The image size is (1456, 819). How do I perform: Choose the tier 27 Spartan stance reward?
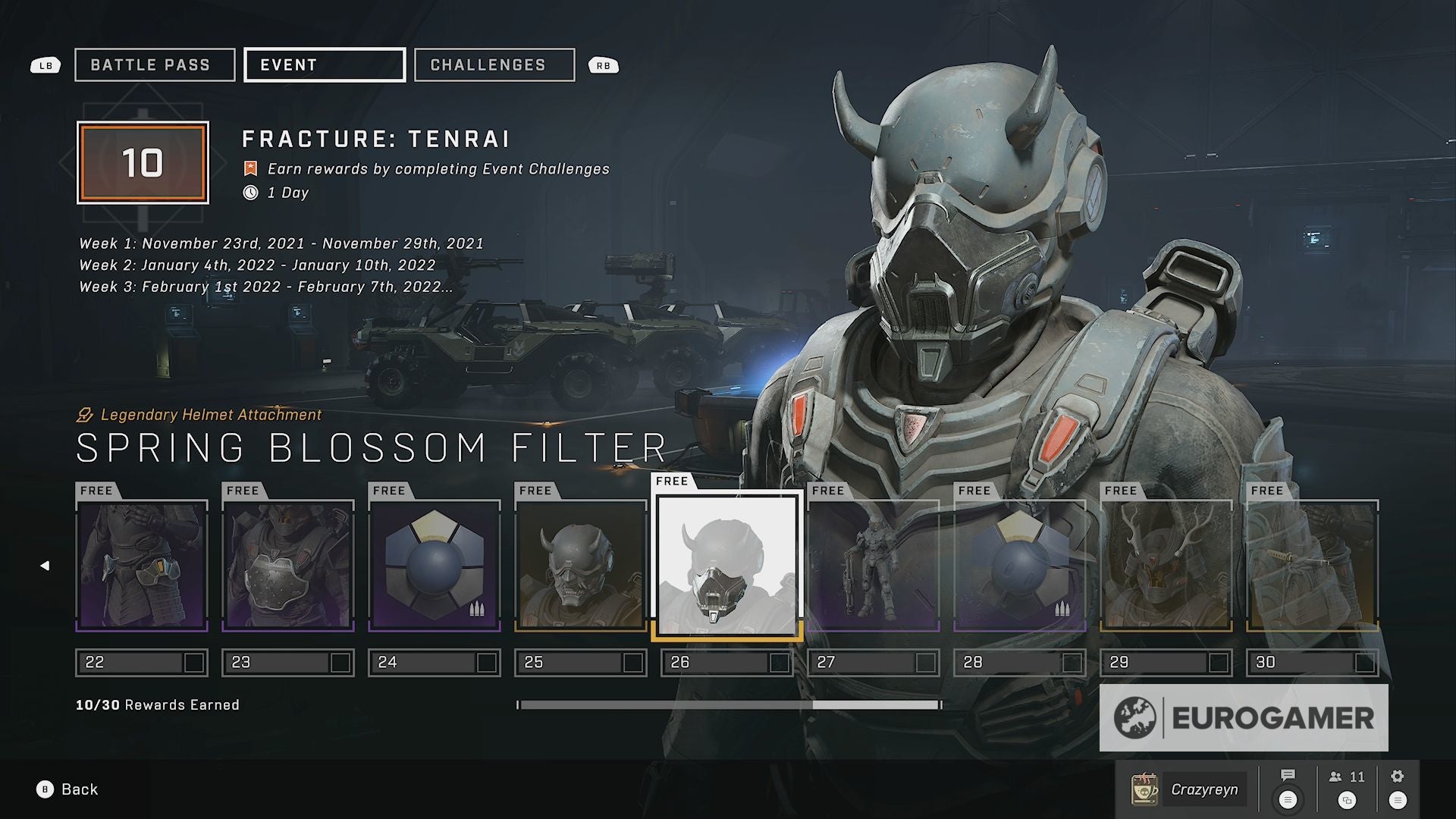click(874, 565)
